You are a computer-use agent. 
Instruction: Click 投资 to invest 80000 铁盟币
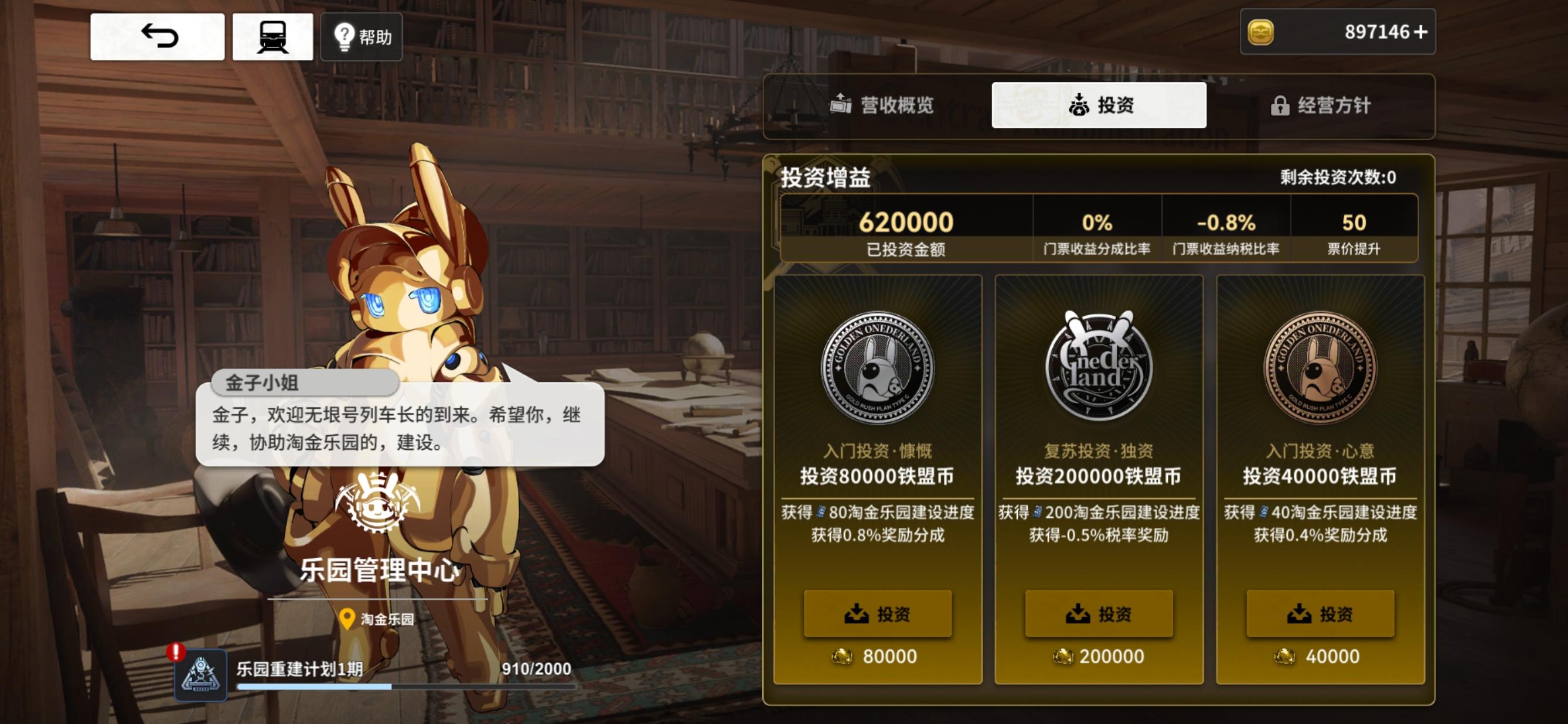(x=877, y=614)
